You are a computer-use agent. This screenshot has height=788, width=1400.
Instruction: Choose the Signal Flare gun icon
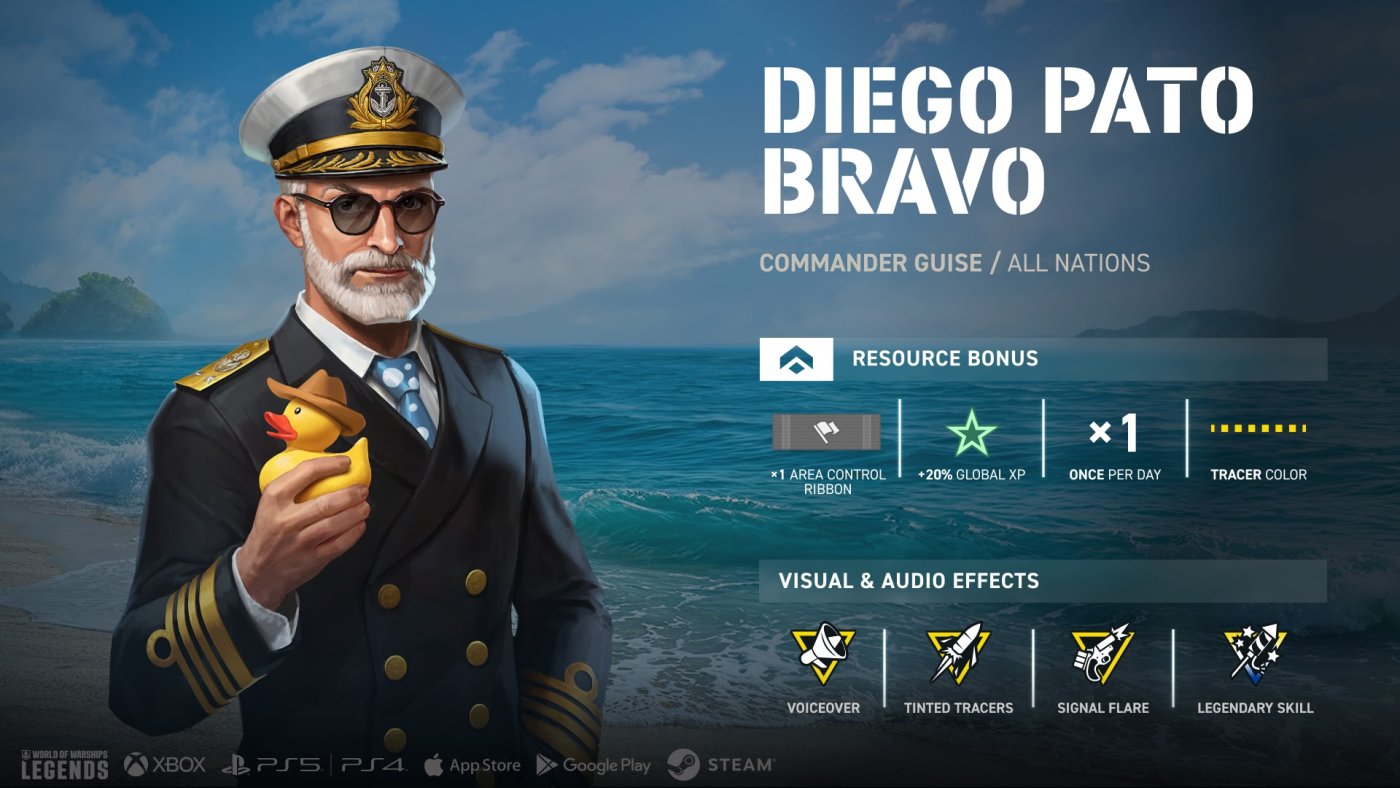tap(1102, 653)
